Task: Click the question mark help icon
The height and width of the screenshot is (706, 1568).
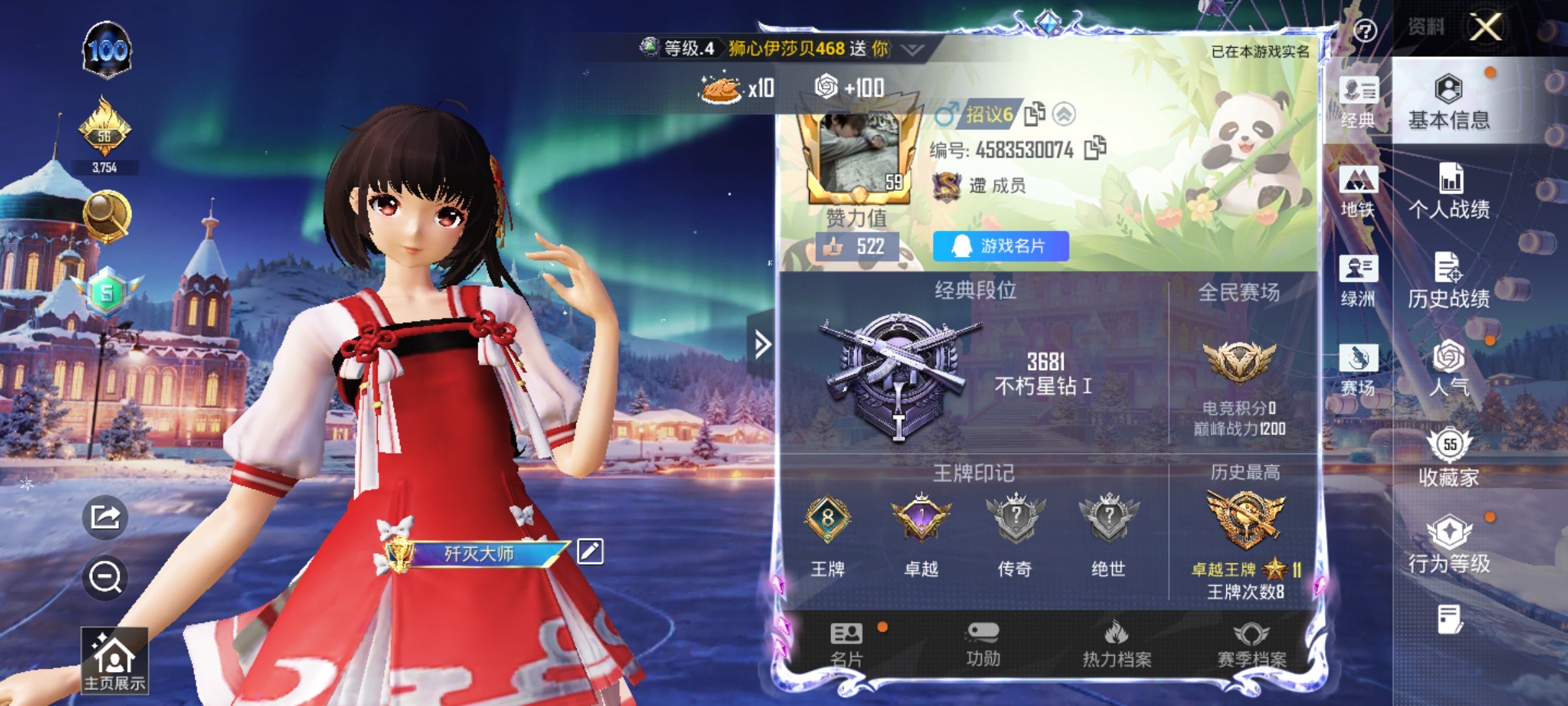Action: click(1365, 30)
